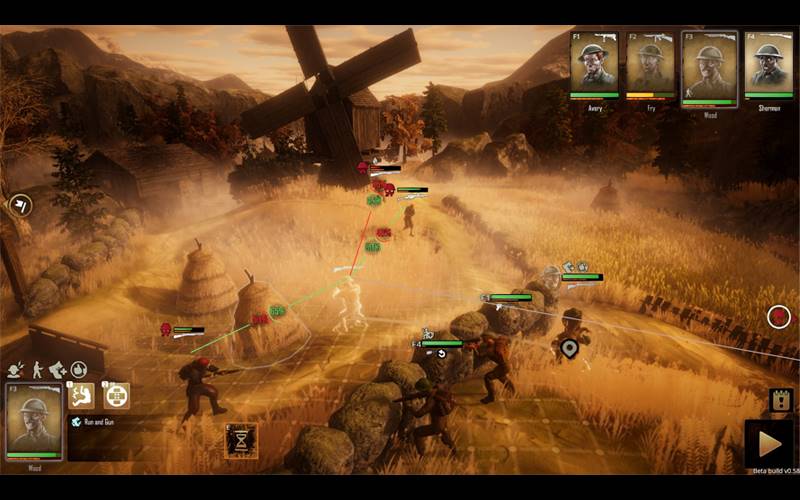Click the red enemy indicator at screen edge
800x500 pixels.
[x=779, y=317]
